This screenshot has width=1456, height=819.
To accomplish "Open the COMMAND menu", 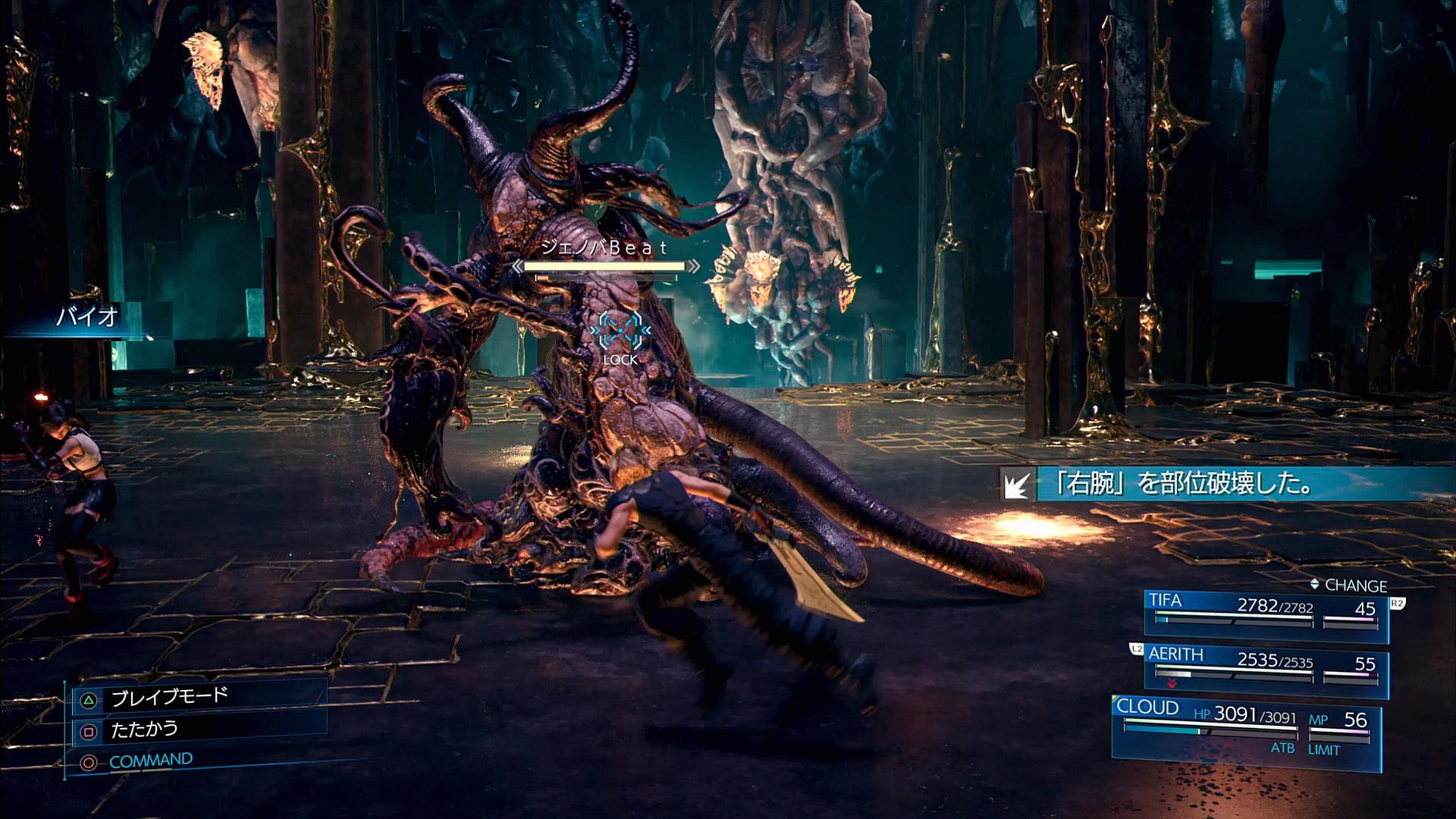I will [x=150, y=761].
